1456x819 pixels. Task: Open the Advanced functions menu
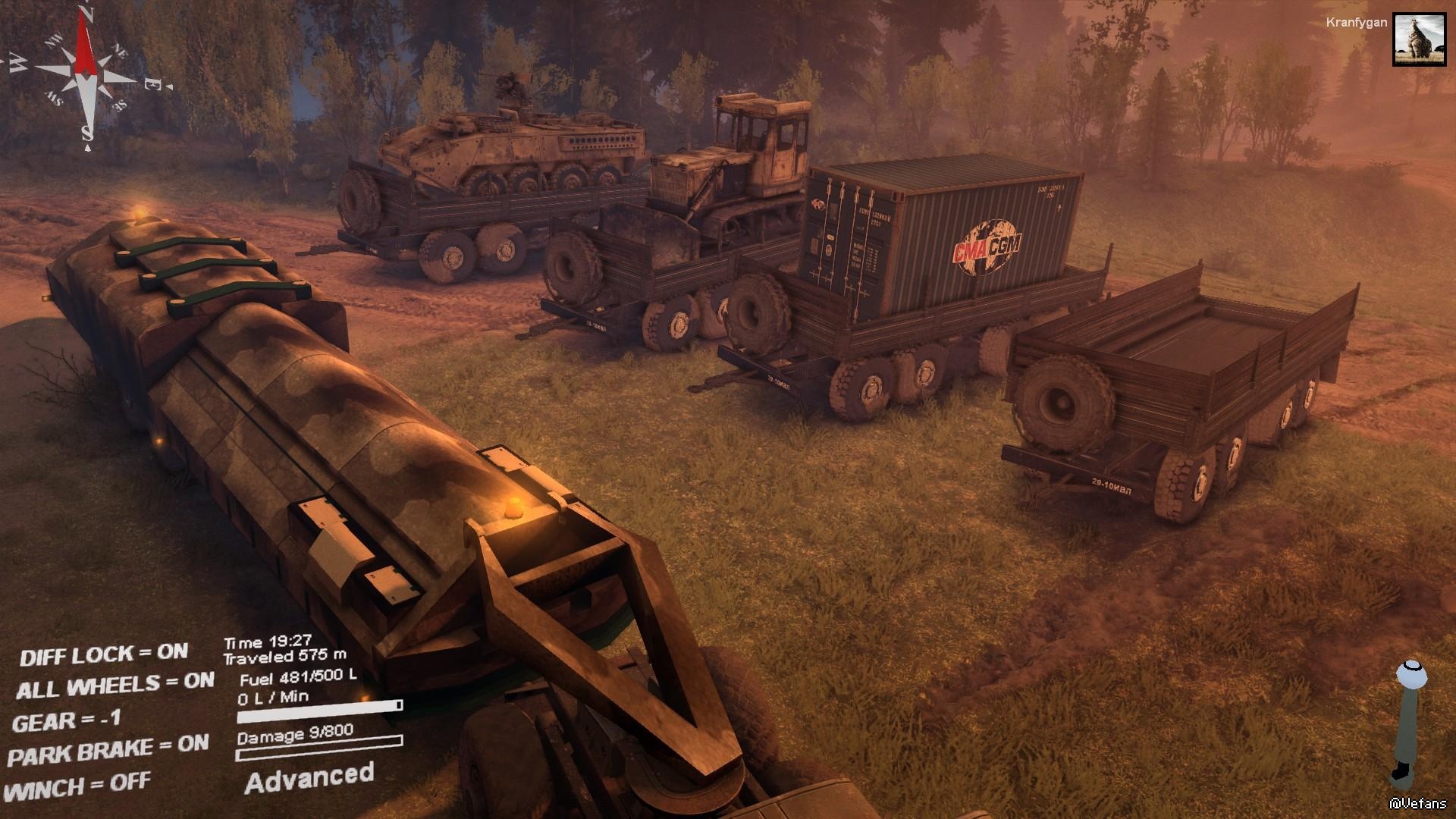tap(309, 779)
